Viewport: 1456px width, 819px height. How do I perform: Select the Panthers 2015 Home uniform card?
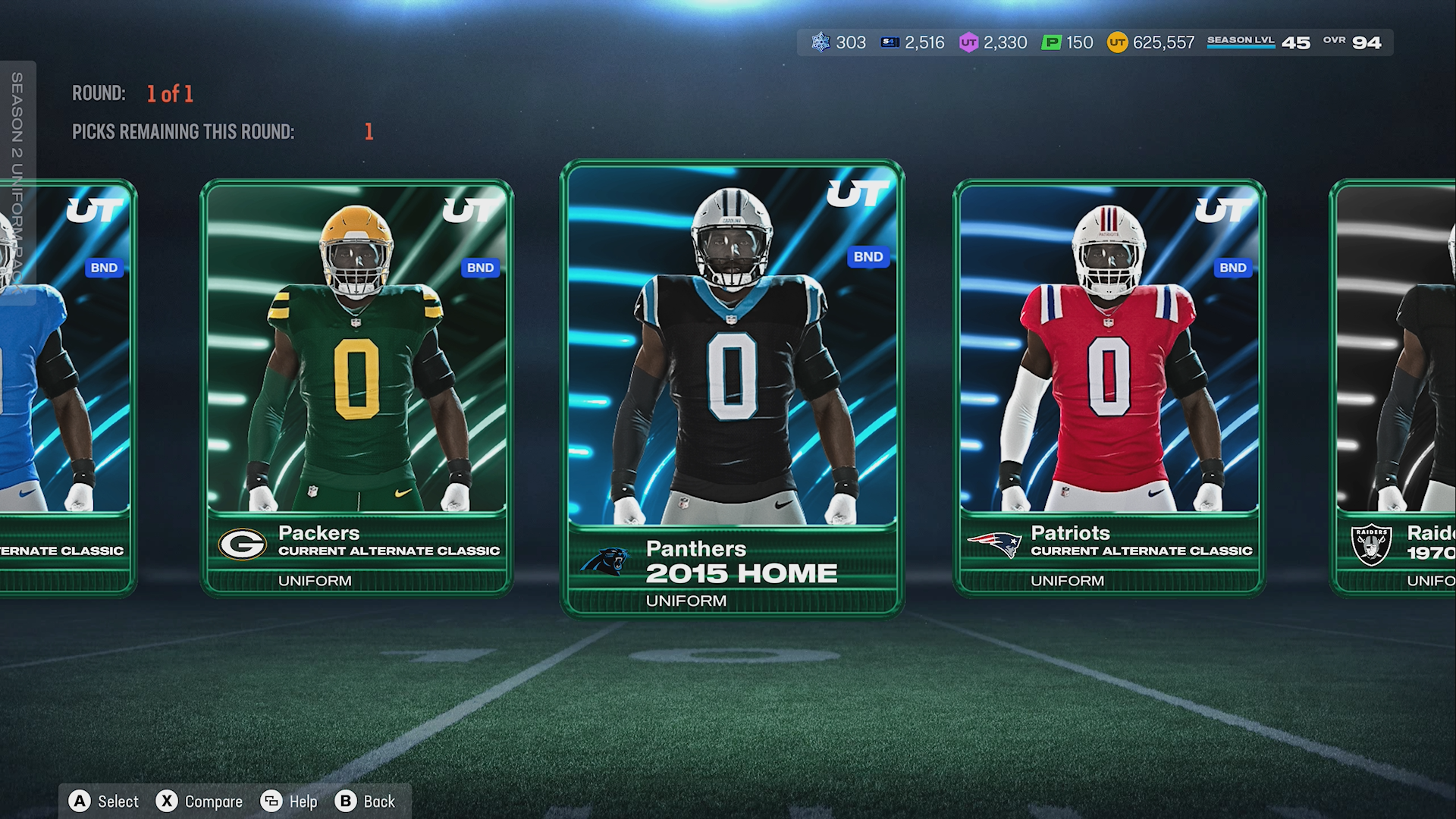(732, 387)
